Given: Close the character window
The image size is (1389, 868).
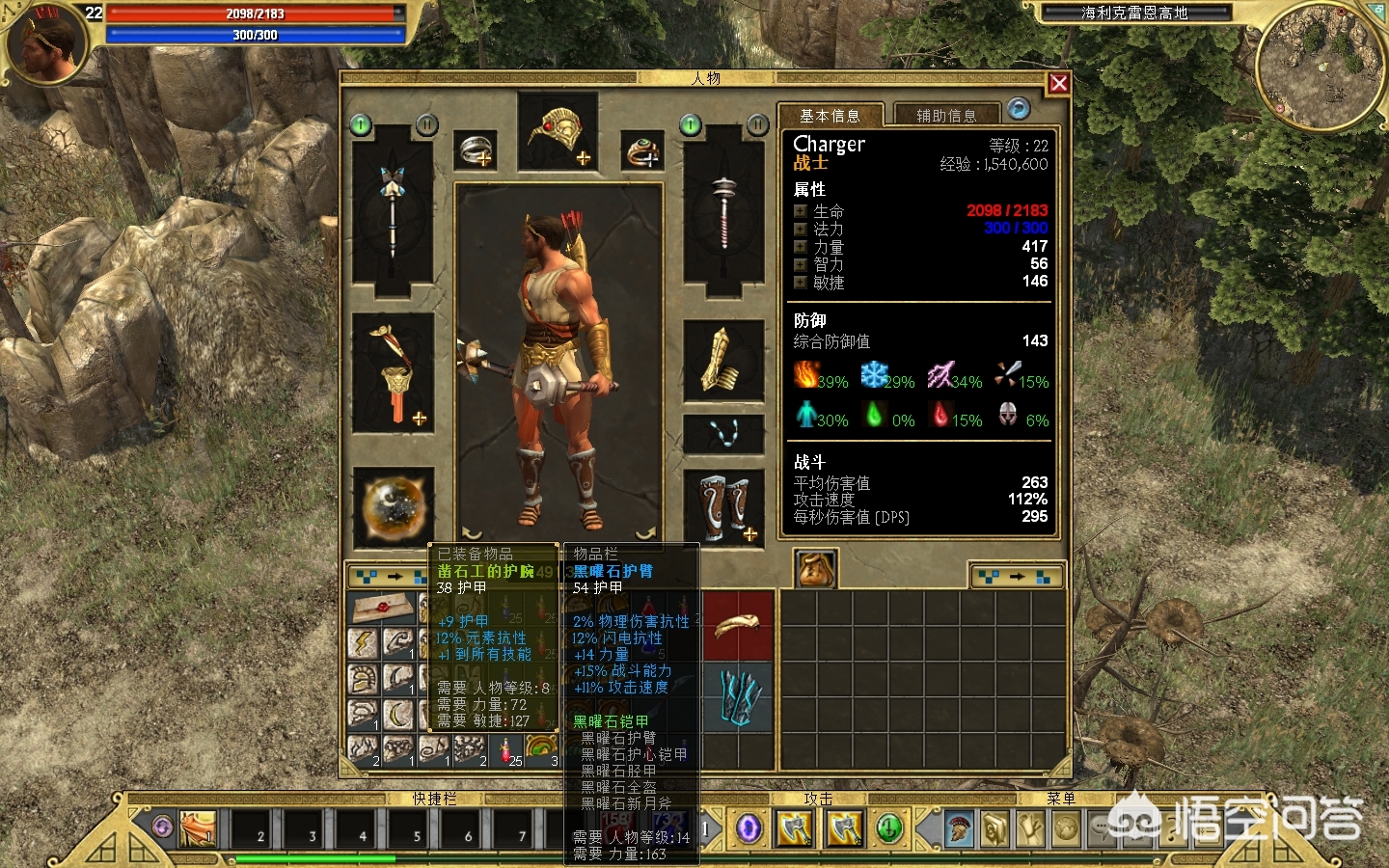Looking at the screenshot, I should (1058, 83).
